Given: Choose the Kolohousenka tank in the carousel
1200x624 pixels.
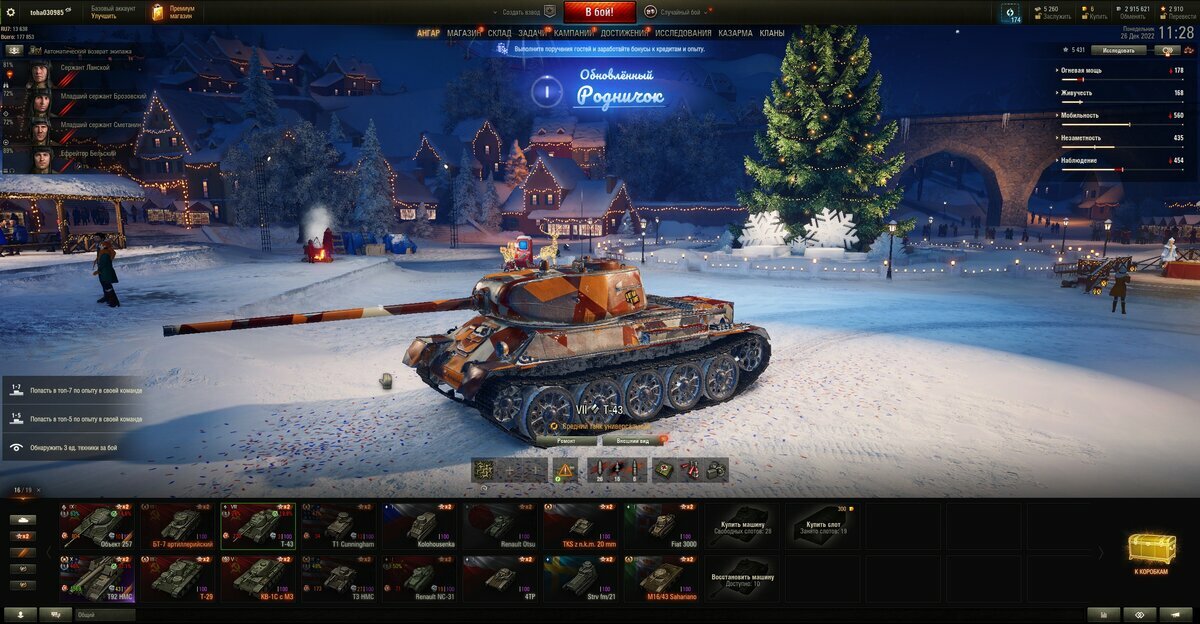Looking at the screenshot, I should click(x=421, y=525).
